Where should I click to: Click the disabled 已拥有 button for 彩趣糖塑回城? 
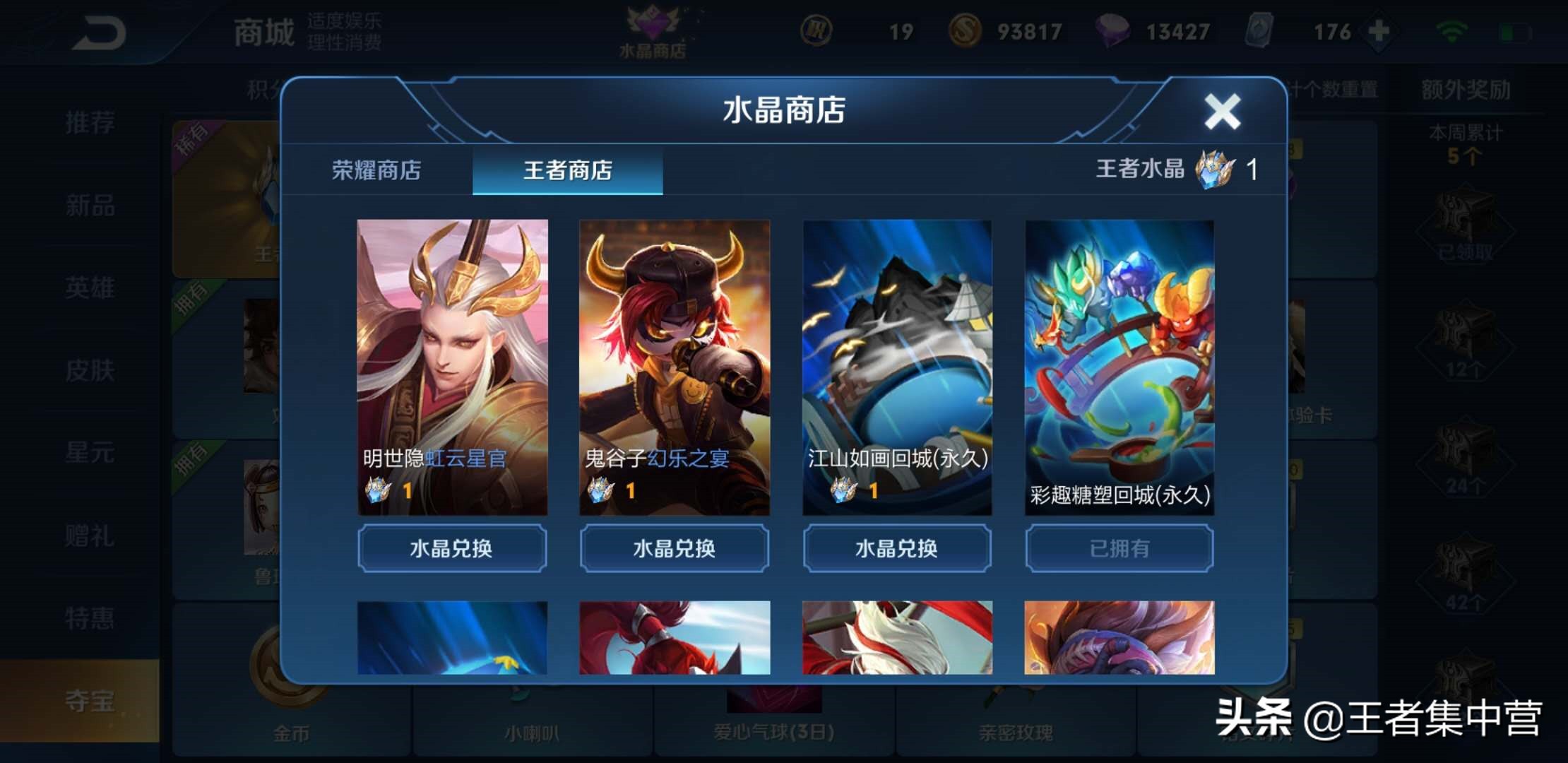tap(1119, 548)
